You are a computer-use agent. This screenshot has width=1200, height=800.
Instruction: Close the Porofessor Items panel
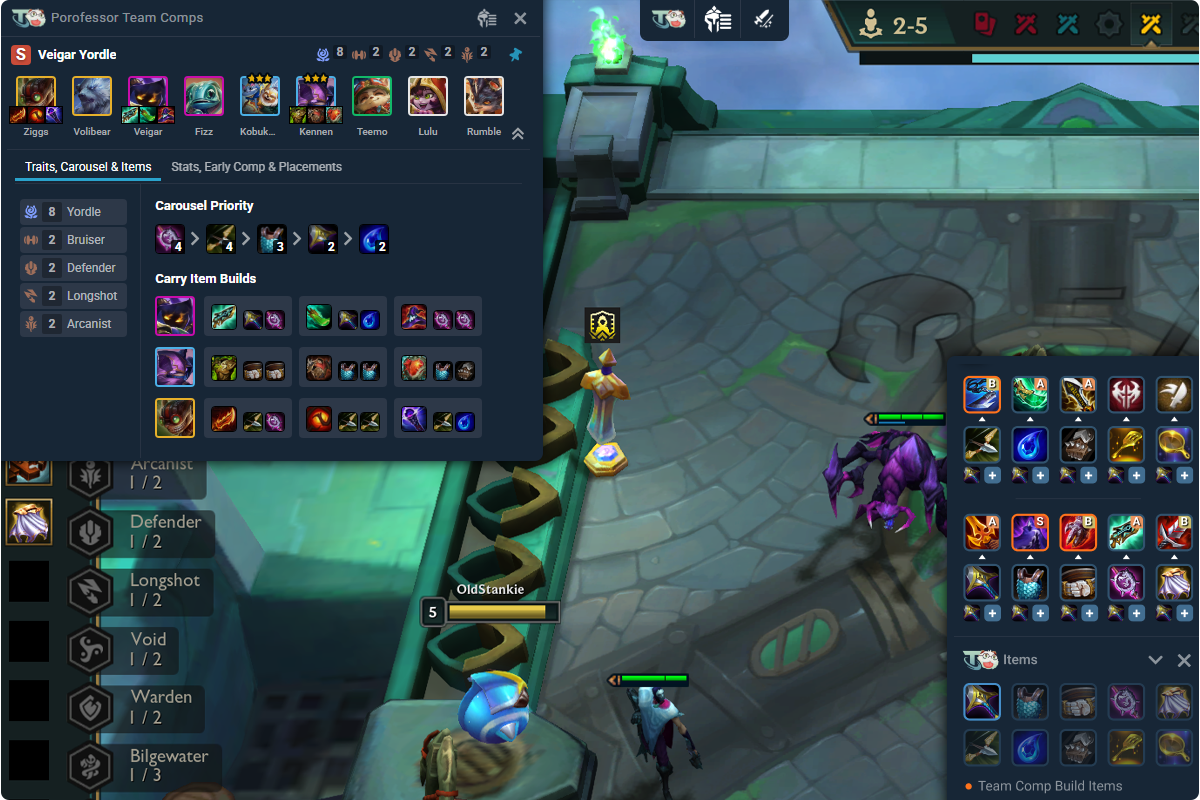pos(1184,660)
